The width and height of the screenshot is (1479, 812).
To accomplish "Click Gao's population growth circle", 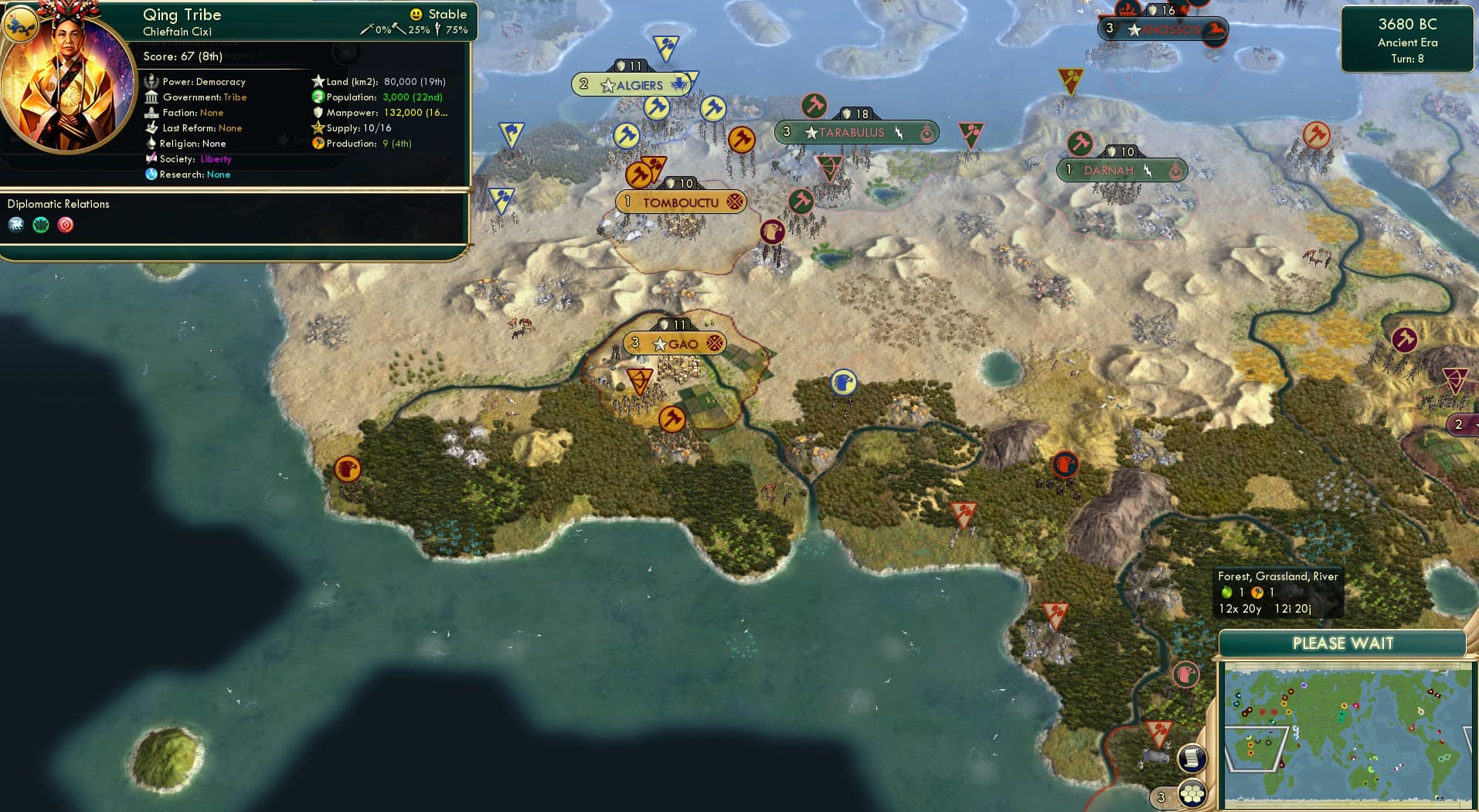I will 635,343.
